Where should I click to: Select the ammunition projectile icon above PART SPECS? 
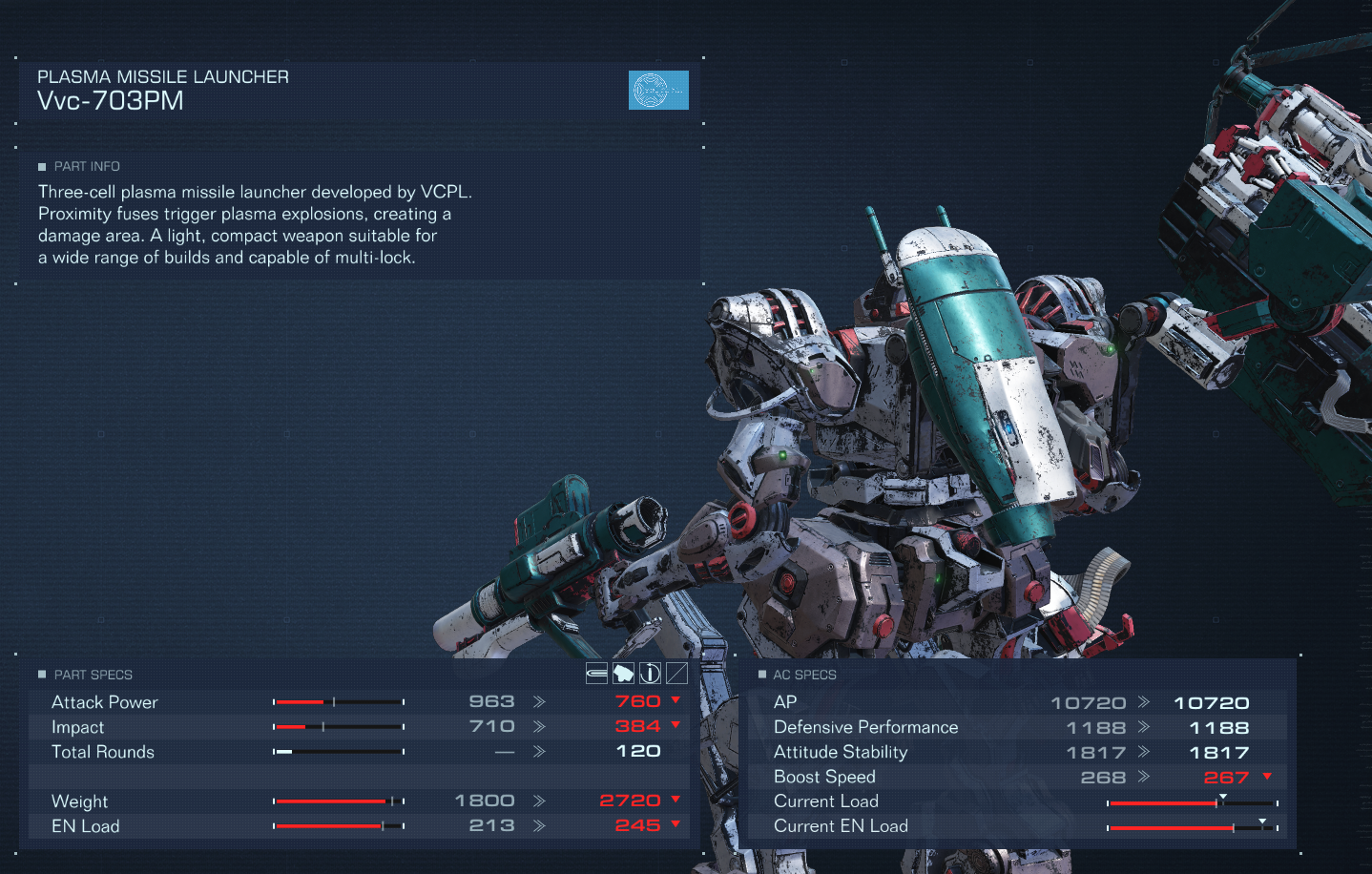(596, 673)
